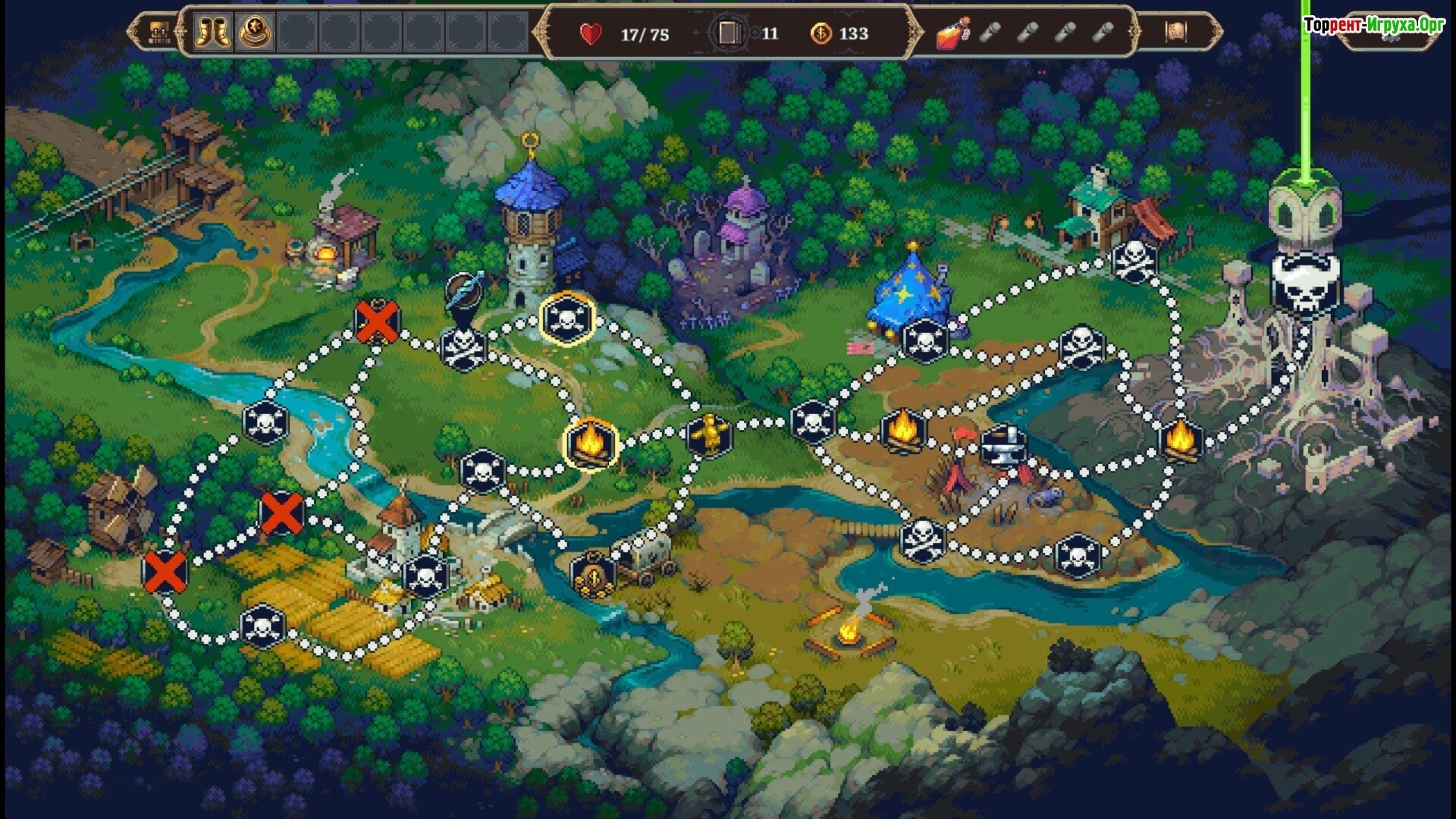Open the character portrait menu
1456x819 pixels.
point(158,33)
